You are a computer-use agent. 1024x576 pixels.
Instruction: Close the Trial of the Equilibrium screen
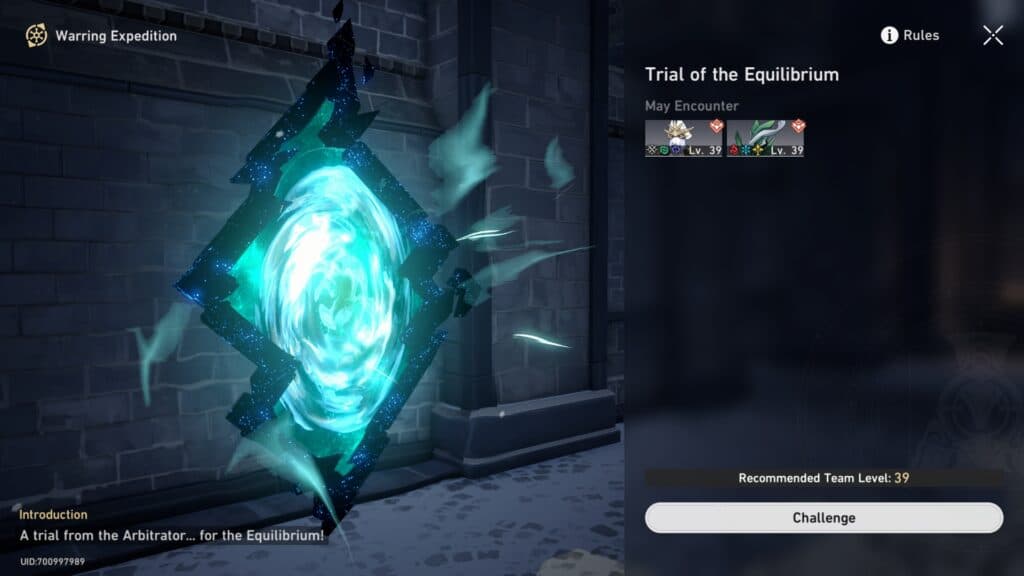(x=992, y=36)
